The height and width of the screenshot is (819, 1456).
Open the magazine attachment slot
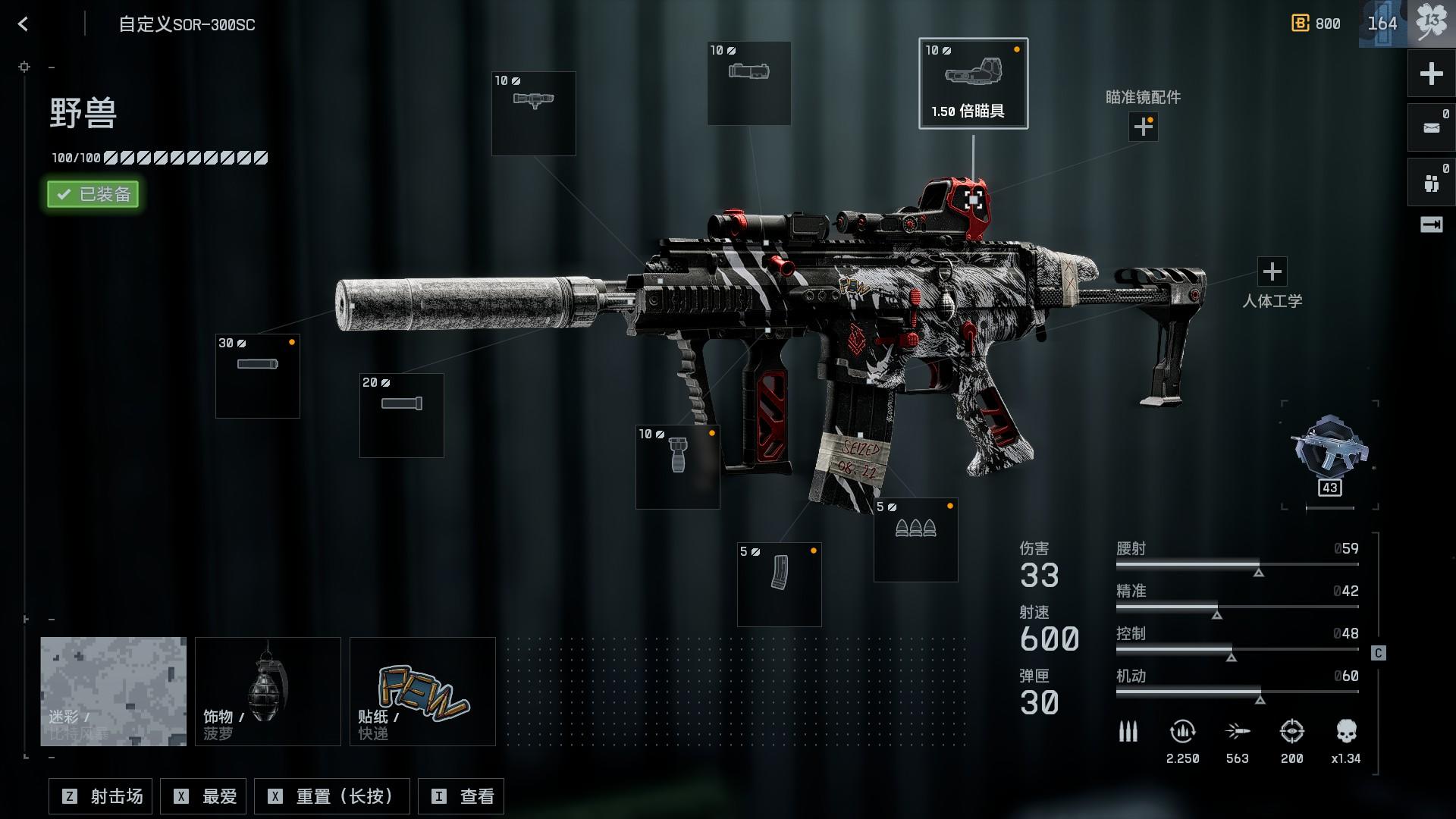(x=779, y=584)
